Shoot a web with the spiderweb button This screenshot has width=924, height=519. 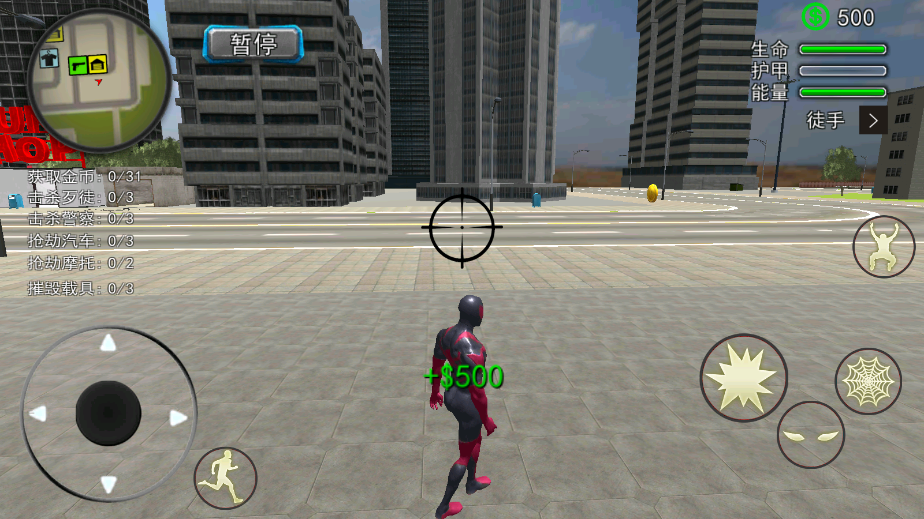point(868,381)
